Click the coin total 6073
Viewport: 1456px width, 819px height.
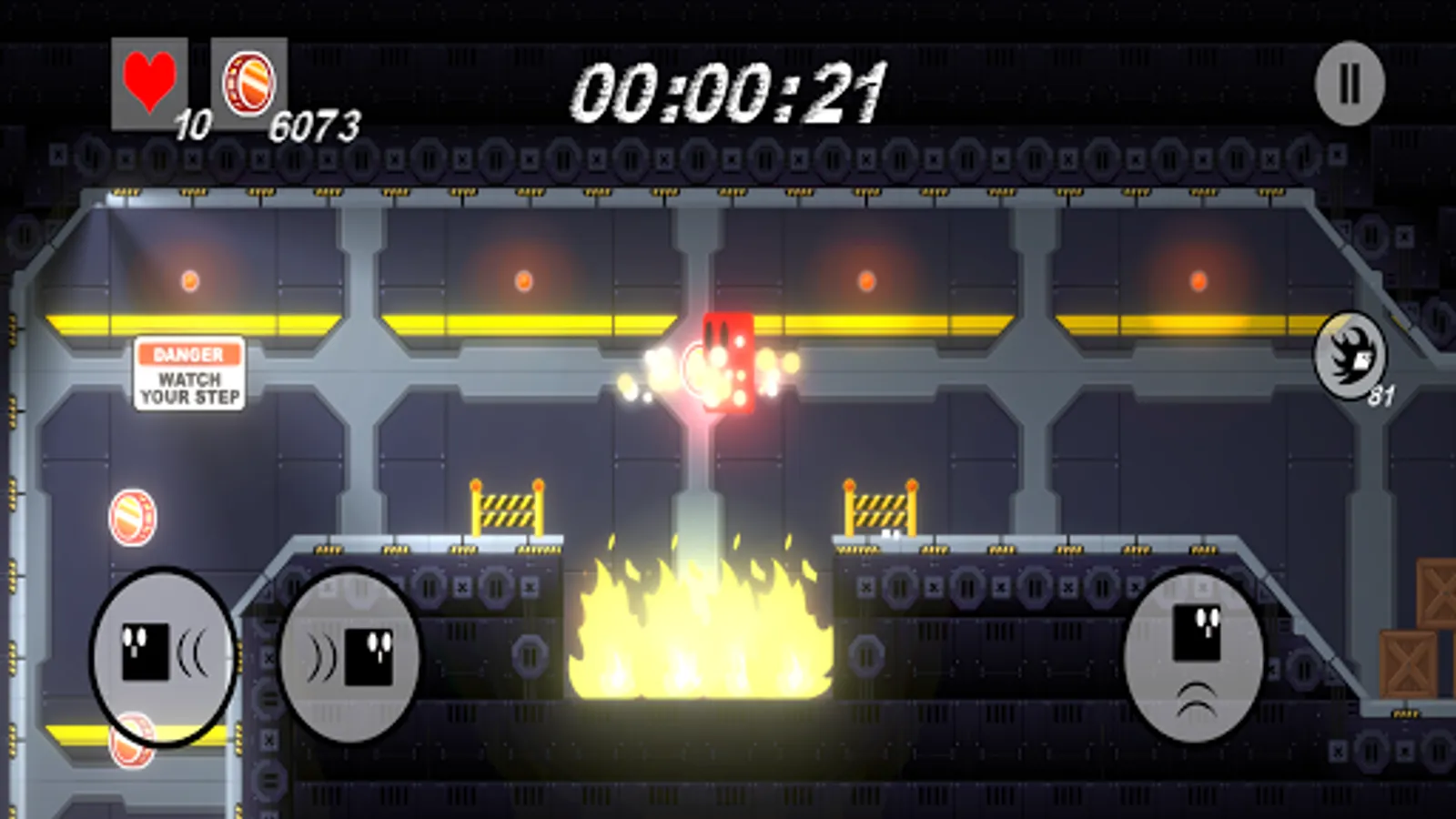click(314, 123)
